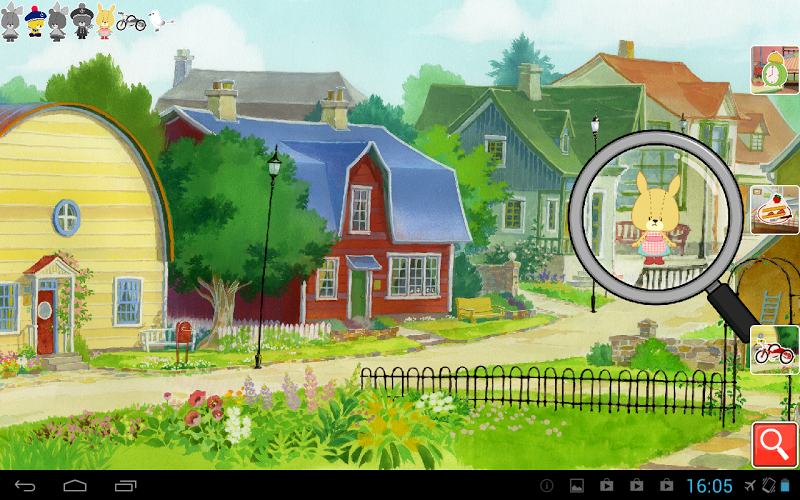Click the bicycle target icon

click(131, 21)
